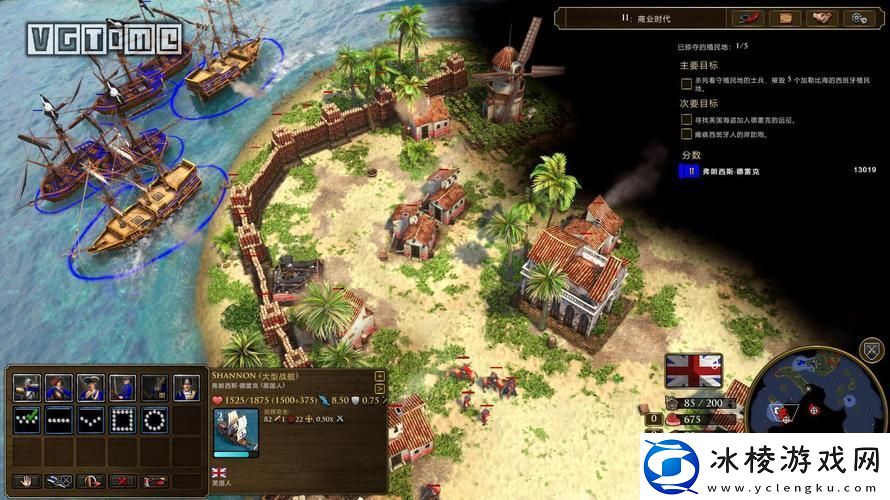Click the red horn signal button
The width and height of the screenshot is (890, 500).
click(747, 18)
